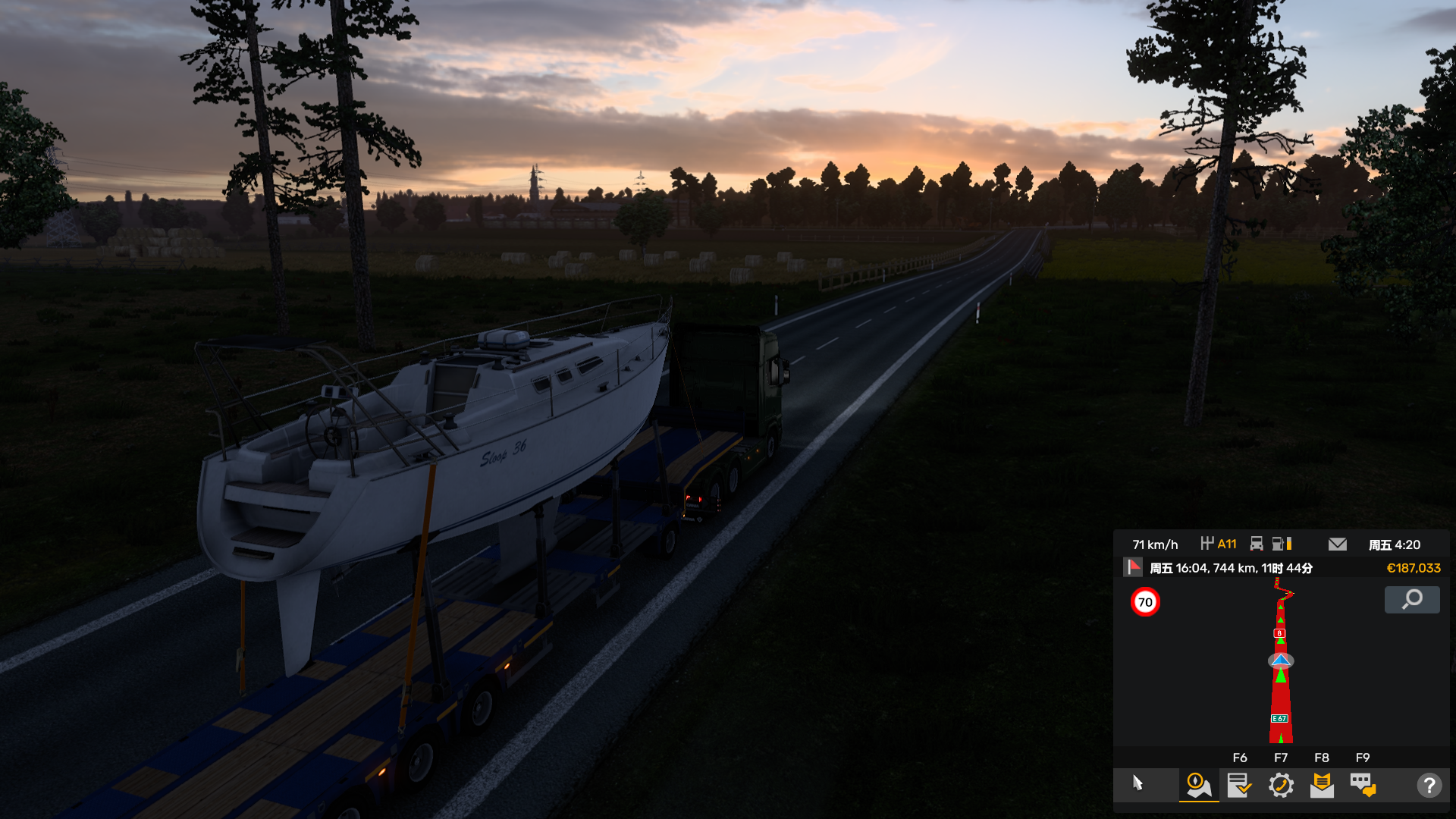Open the navigation map tab
The image size is (1456, 819).
1198,785
